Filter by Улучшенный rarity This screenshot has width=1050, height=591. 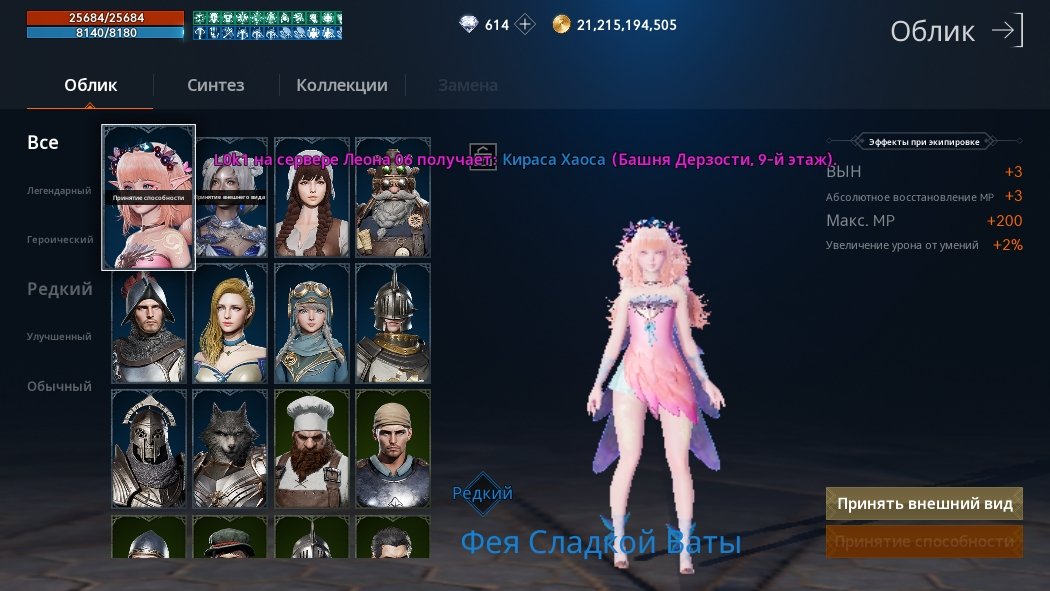pyautogui.click(x=59, y=337)
